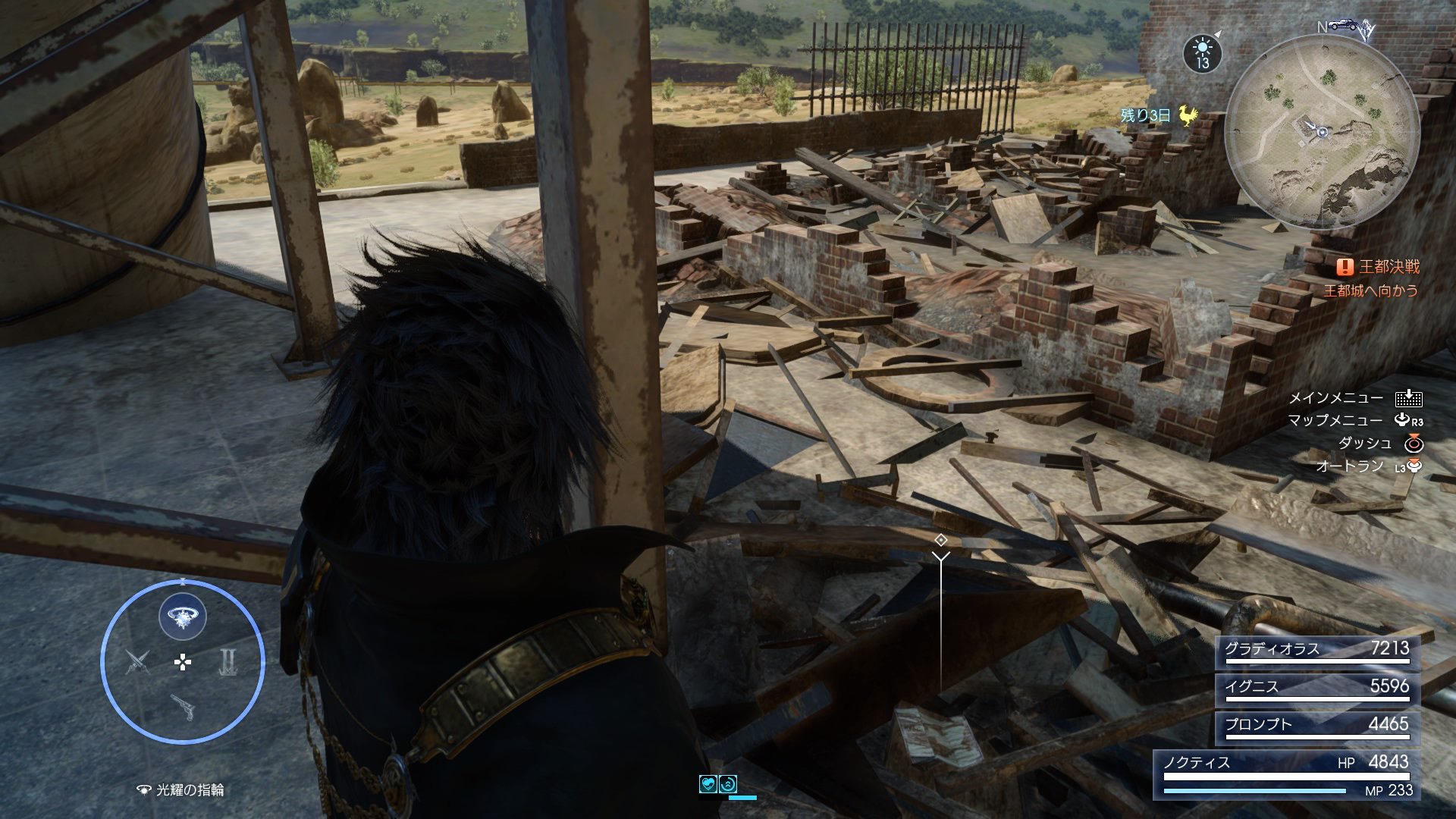Click the car marker above the minimap

point(1341,25)
